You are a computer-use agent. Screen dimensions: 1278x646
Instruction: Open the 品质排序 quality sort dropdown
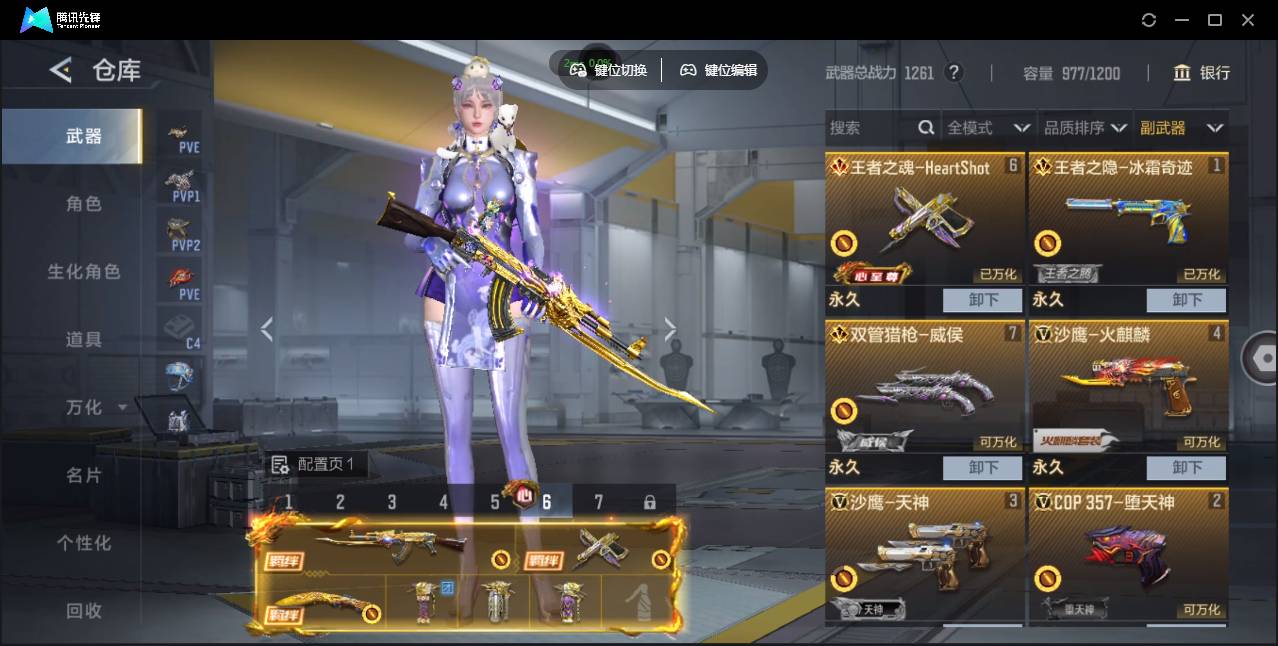[x=1085, y=128]
